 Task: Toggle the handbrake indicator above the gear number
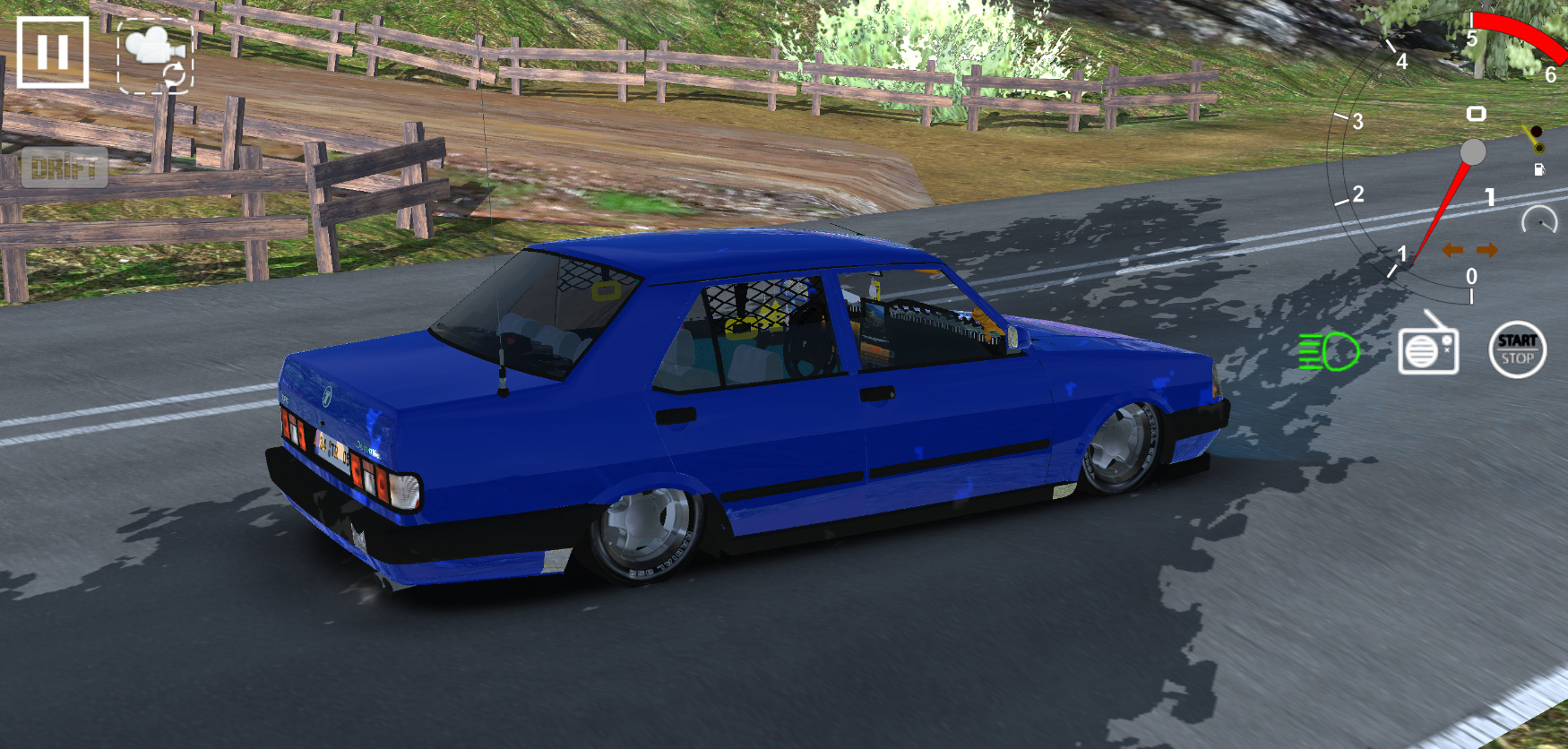(x=1476, y=114)
